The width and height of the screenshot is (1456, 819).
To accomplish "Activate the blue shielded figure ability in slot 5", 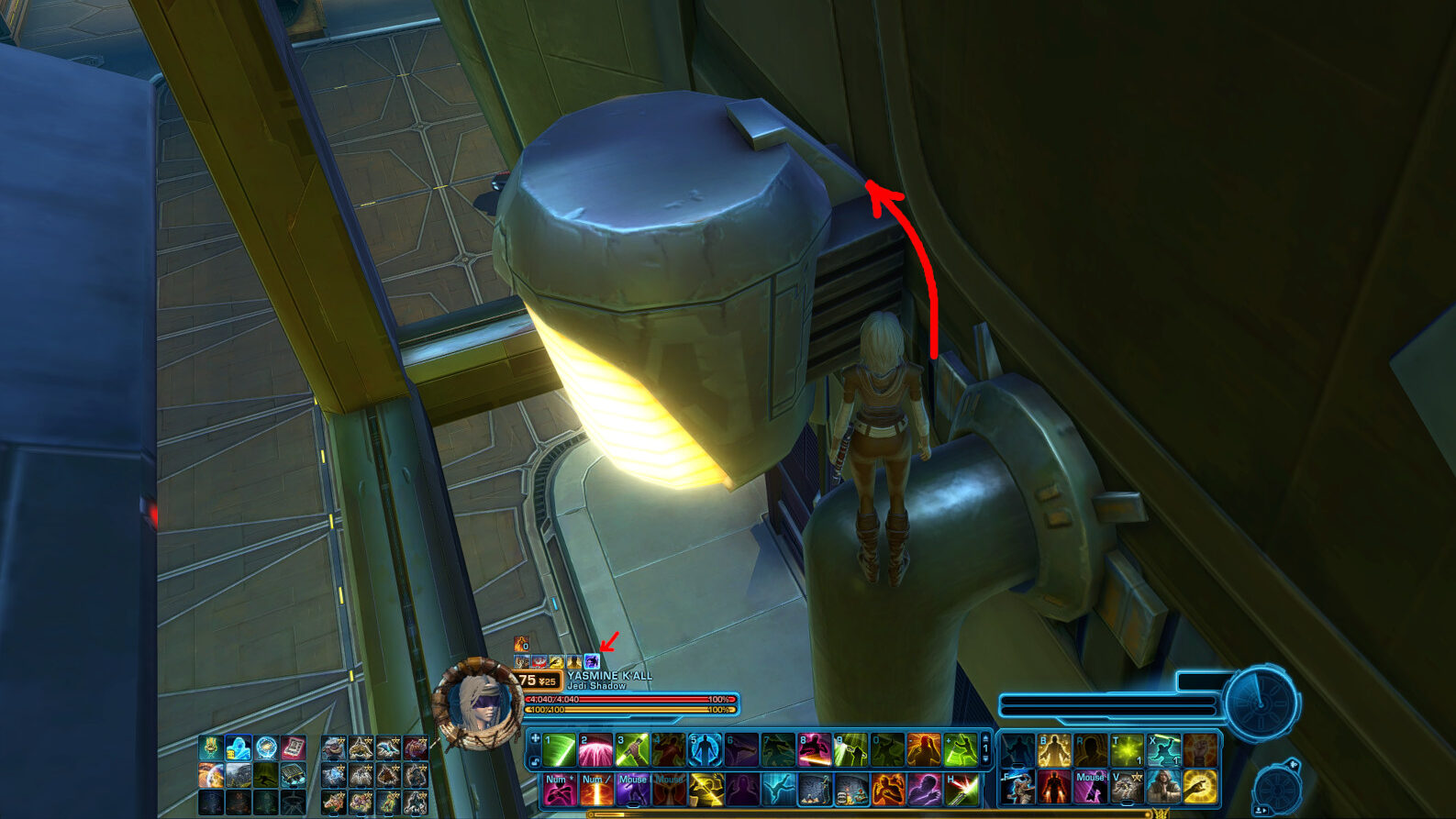I will (705, 749).
